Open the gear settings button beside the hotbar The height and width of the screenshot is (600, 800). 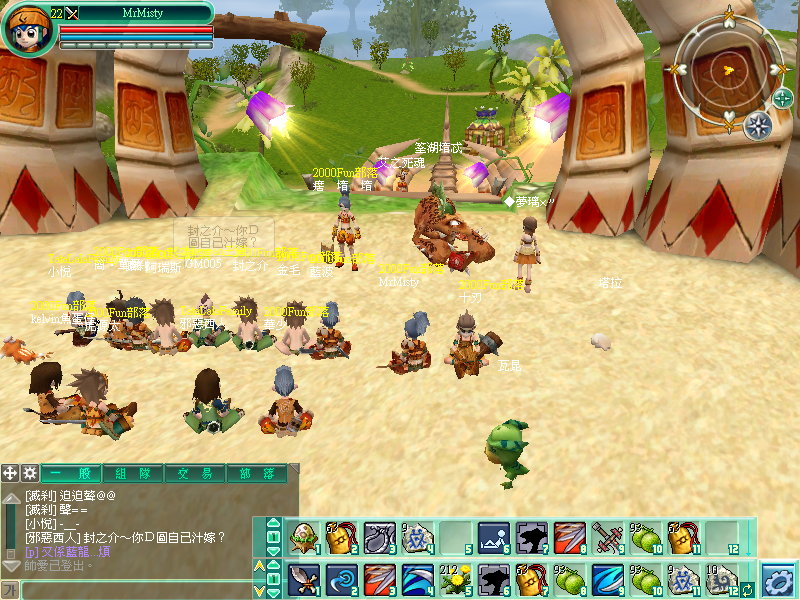tap(778, 579)
